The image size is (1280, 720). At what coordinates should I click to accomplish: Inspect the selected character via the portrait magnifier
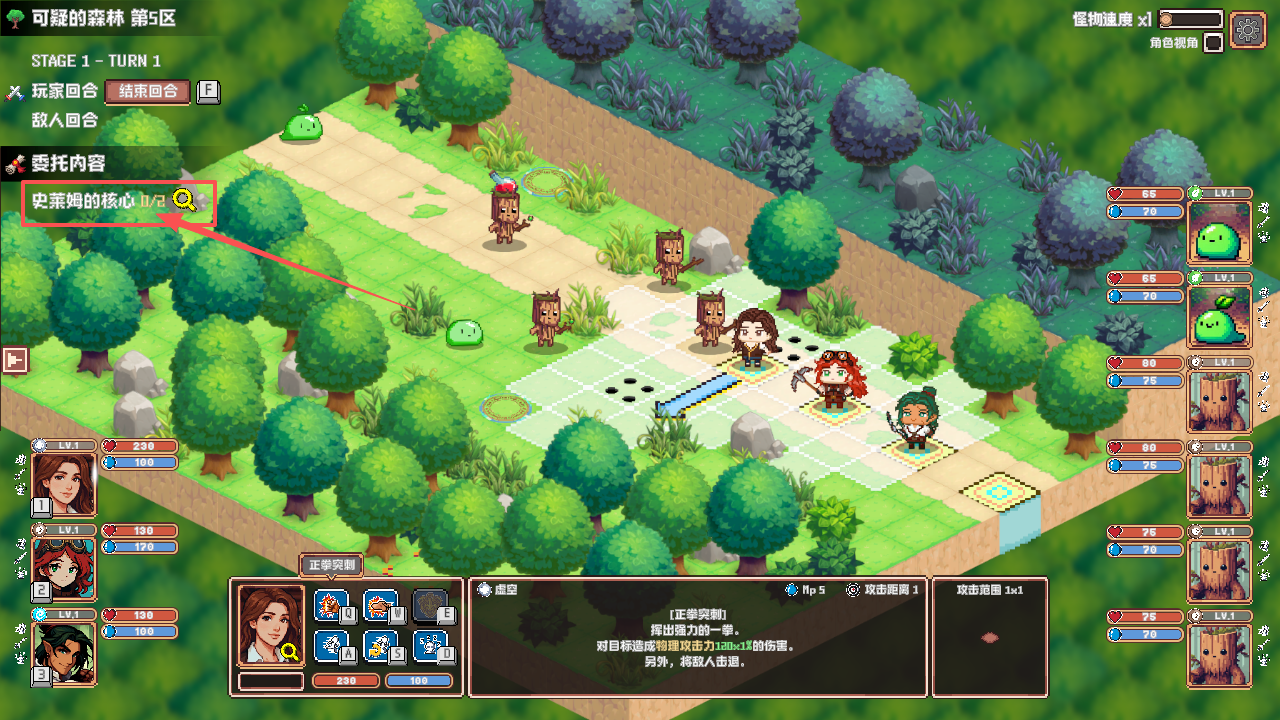[x=291, y=653]
